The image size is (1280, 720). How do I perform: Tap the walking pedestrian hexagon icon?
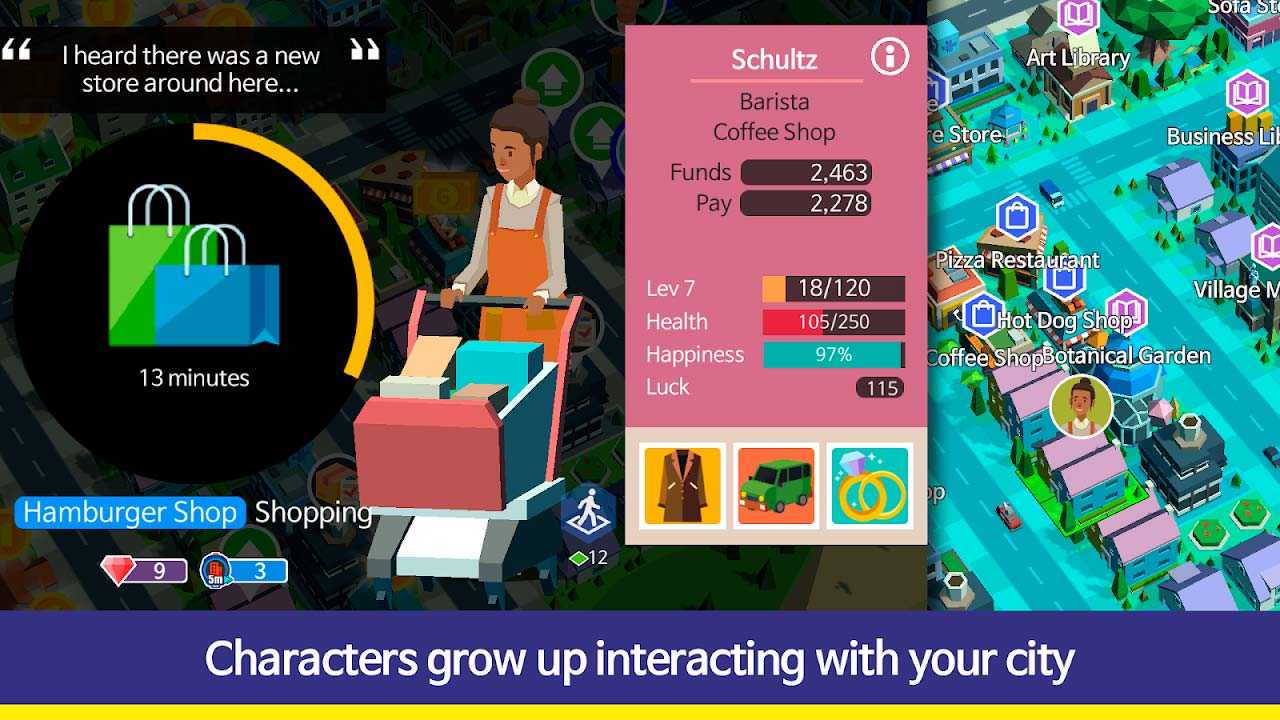coord(586,513)
